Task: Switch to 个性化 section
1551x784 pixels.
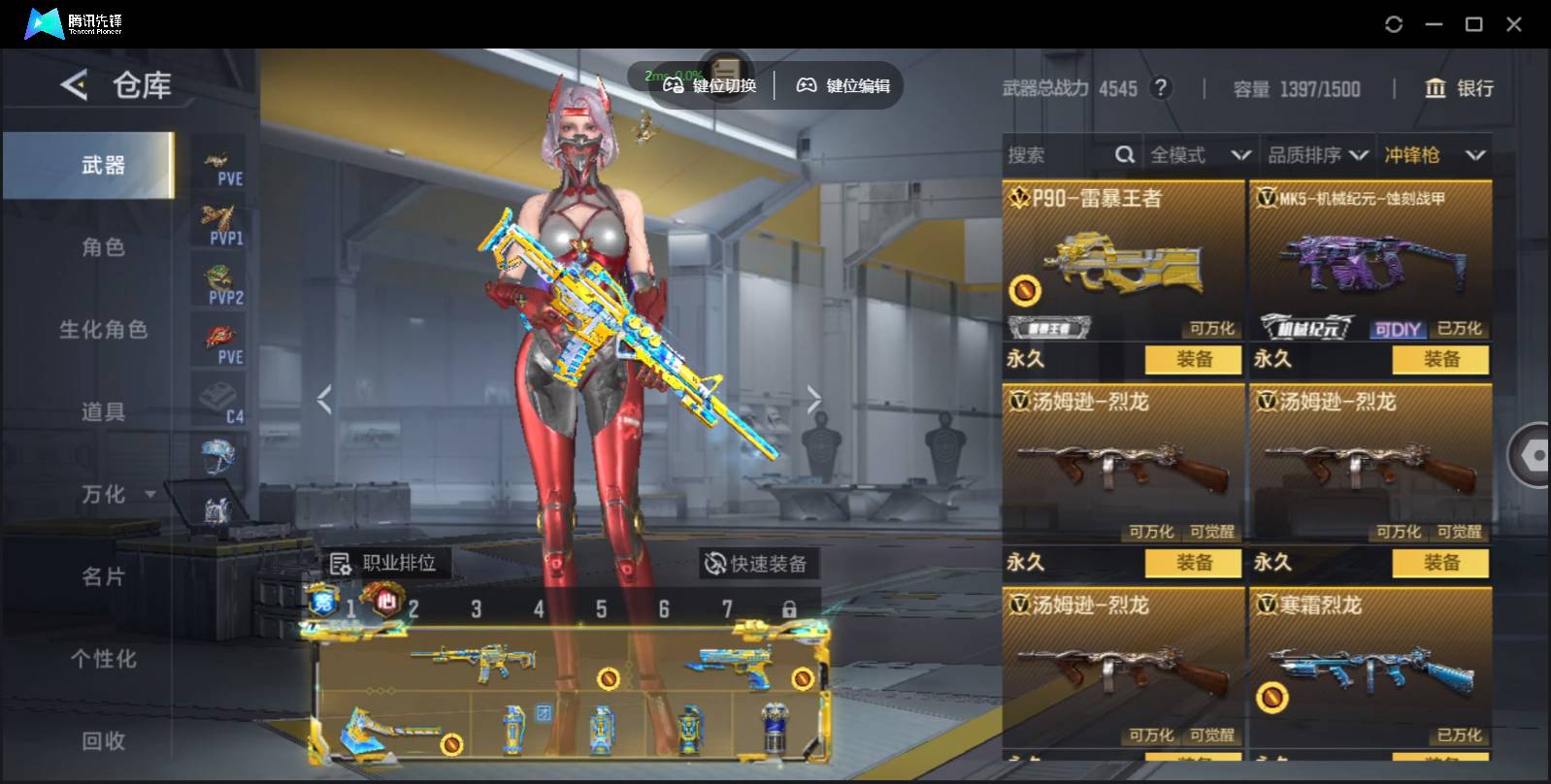Action: (x=103, y=660)
